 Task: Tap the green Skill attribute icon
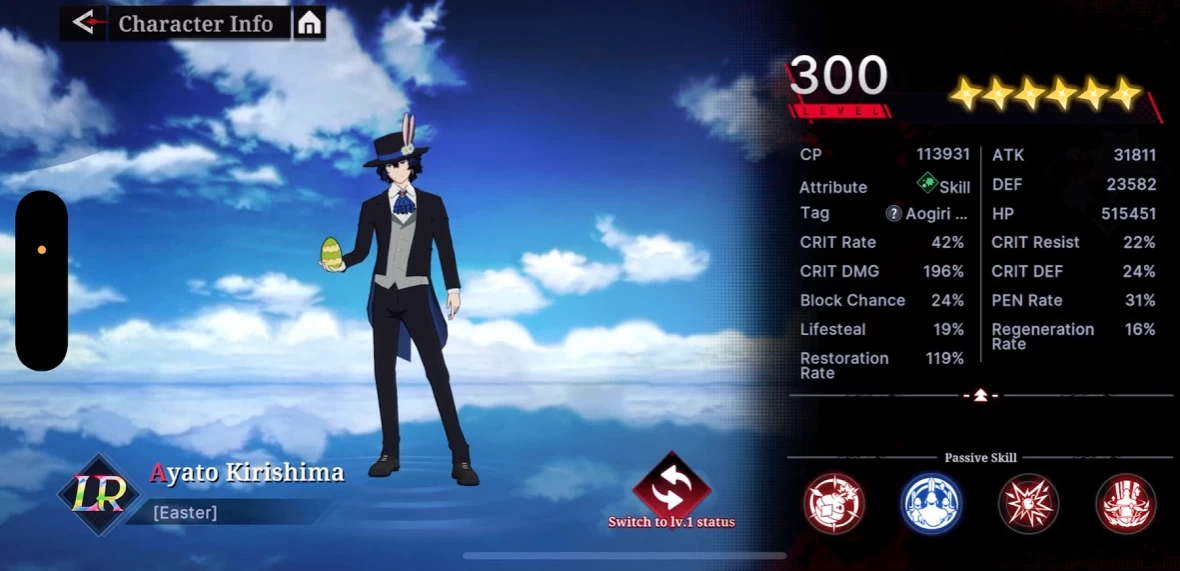coord(927,184)
